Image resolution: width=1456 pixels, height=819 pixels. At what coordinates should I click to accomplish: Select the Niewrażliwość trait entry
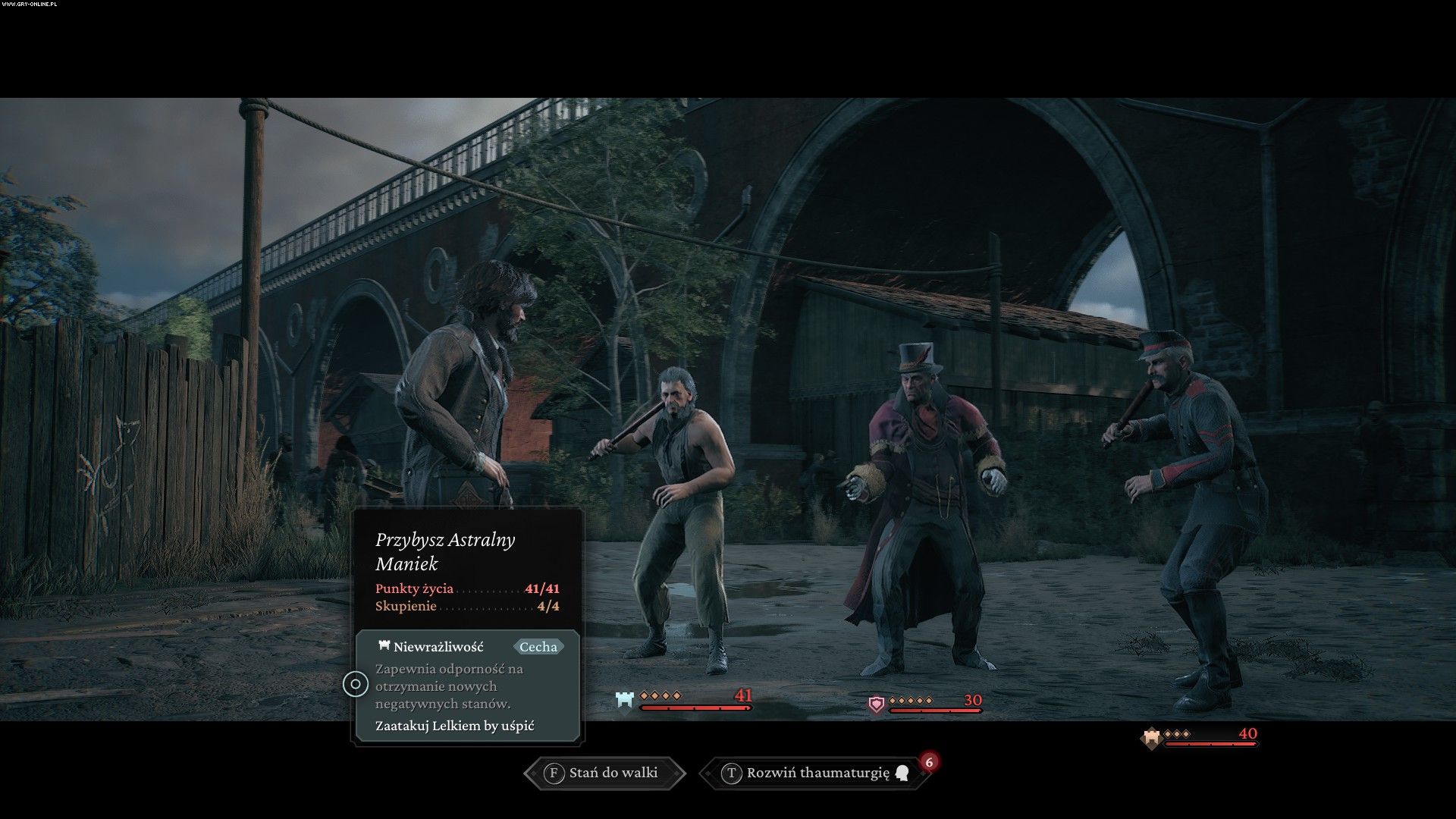438,647
